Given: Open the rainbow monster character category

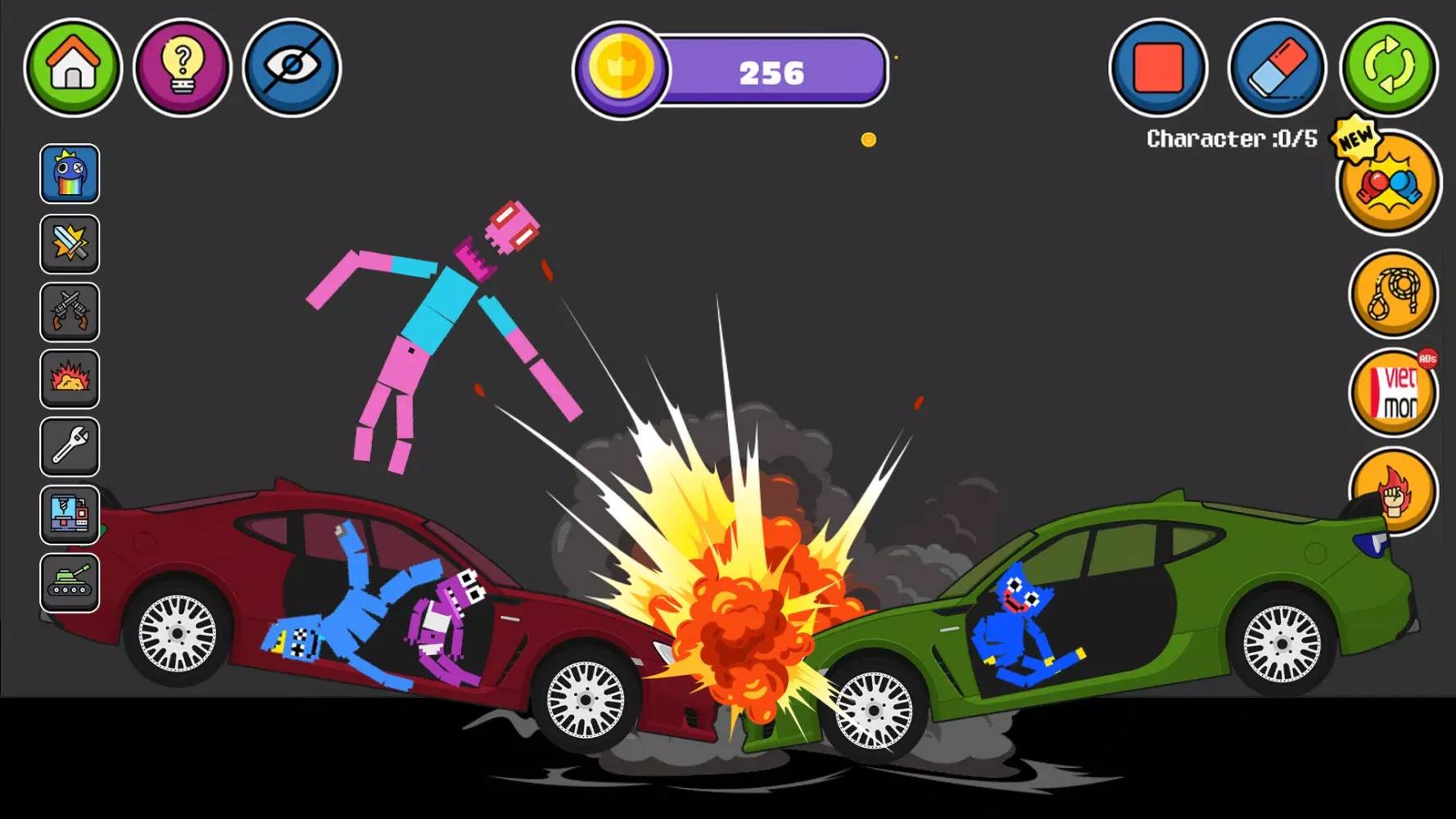Looking at the screenshot, I should pos(70,174).
